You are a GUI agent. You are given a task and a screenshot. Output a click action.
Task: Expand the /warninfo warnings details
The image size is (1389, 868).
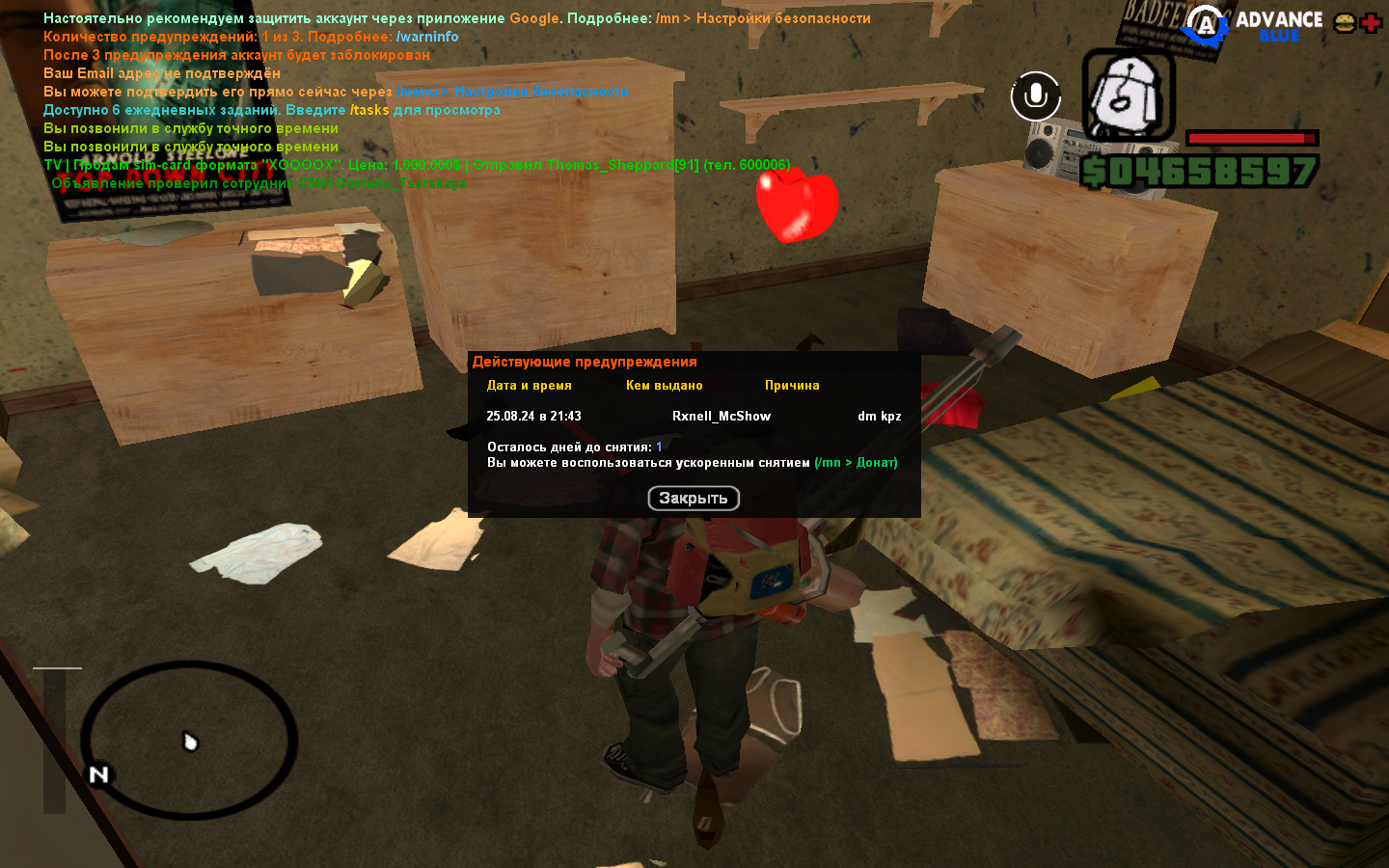428,37
